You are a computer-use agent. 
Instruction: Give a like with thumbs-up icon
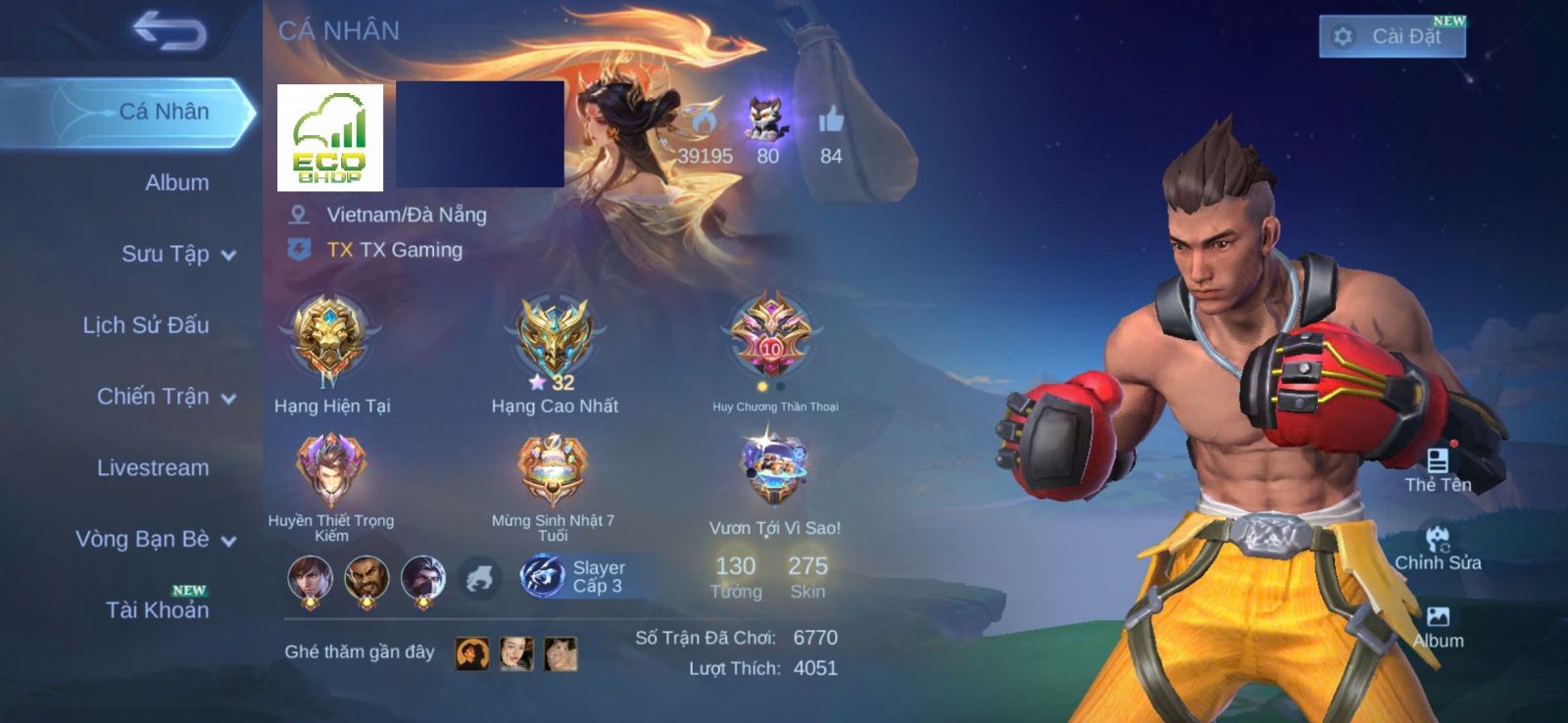pyautogui.click(x=830, y=121)
